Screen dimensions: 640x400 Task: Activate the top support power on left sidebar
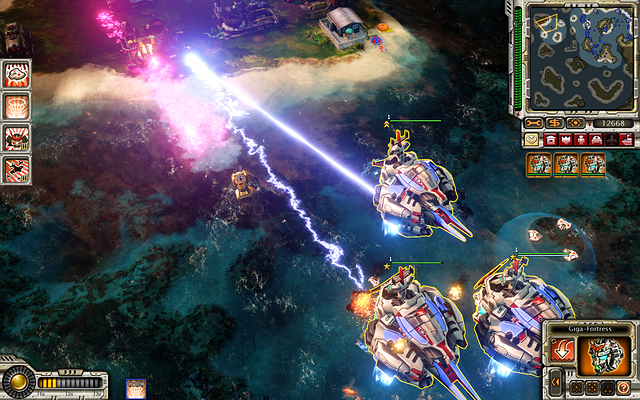(16, 73)
